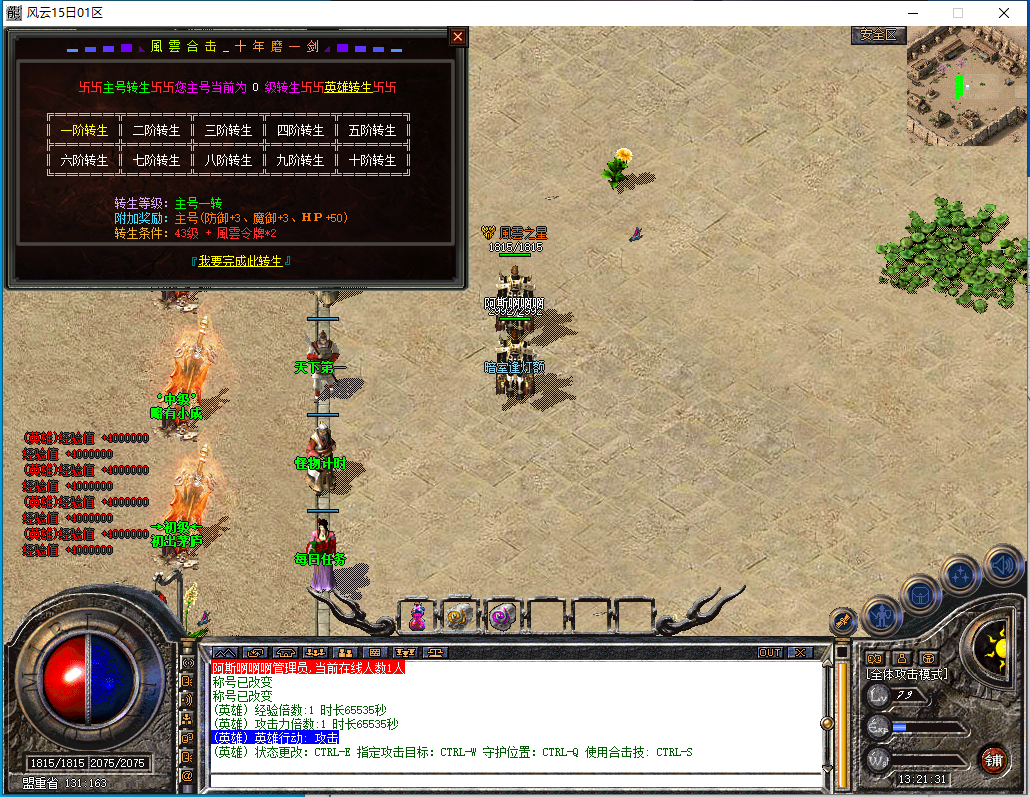
Task: Click the speaker sound round button
Action: click(x=1001, y=565)
